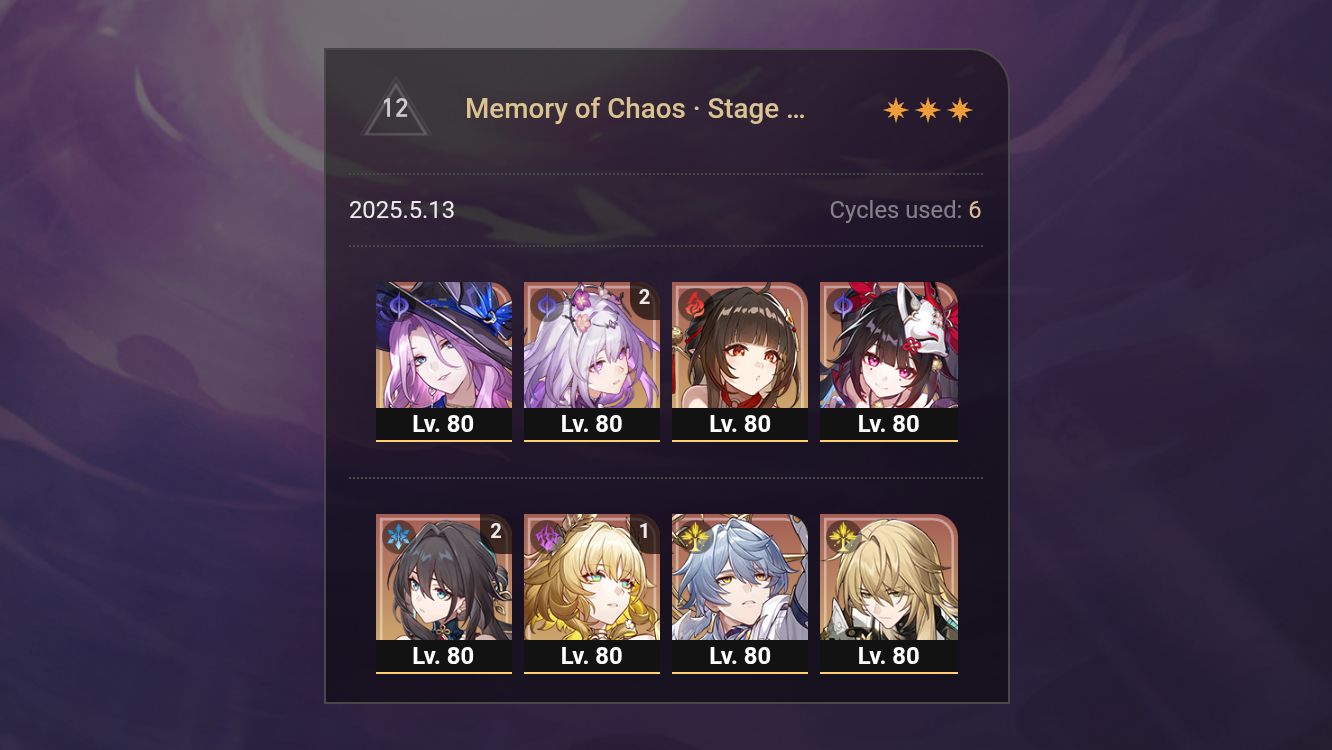Click the eidolon 2 badge on Ruan Mei's portrait

coord(496,533)
